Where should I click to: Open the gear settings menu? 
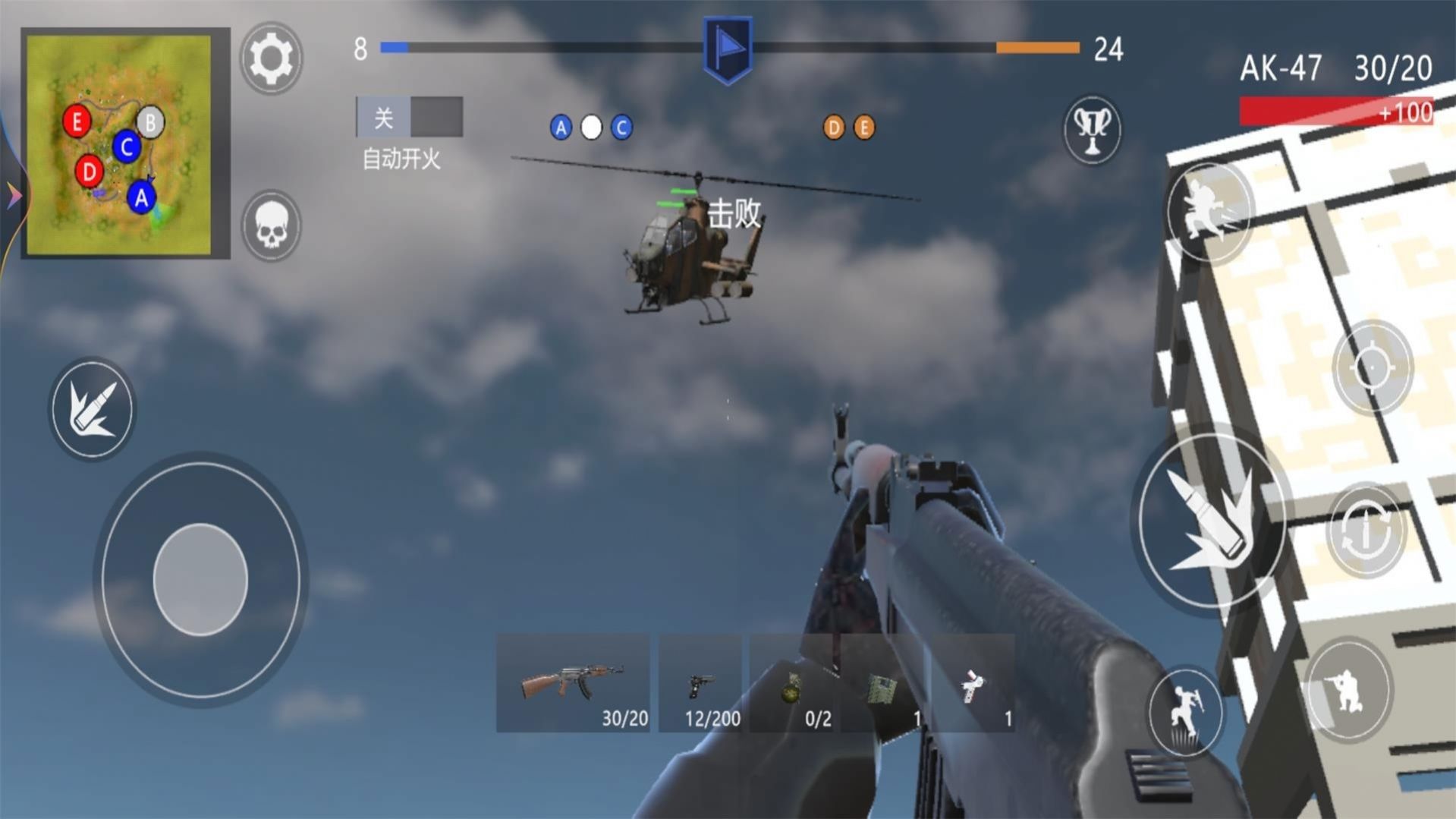coord(271,58)
